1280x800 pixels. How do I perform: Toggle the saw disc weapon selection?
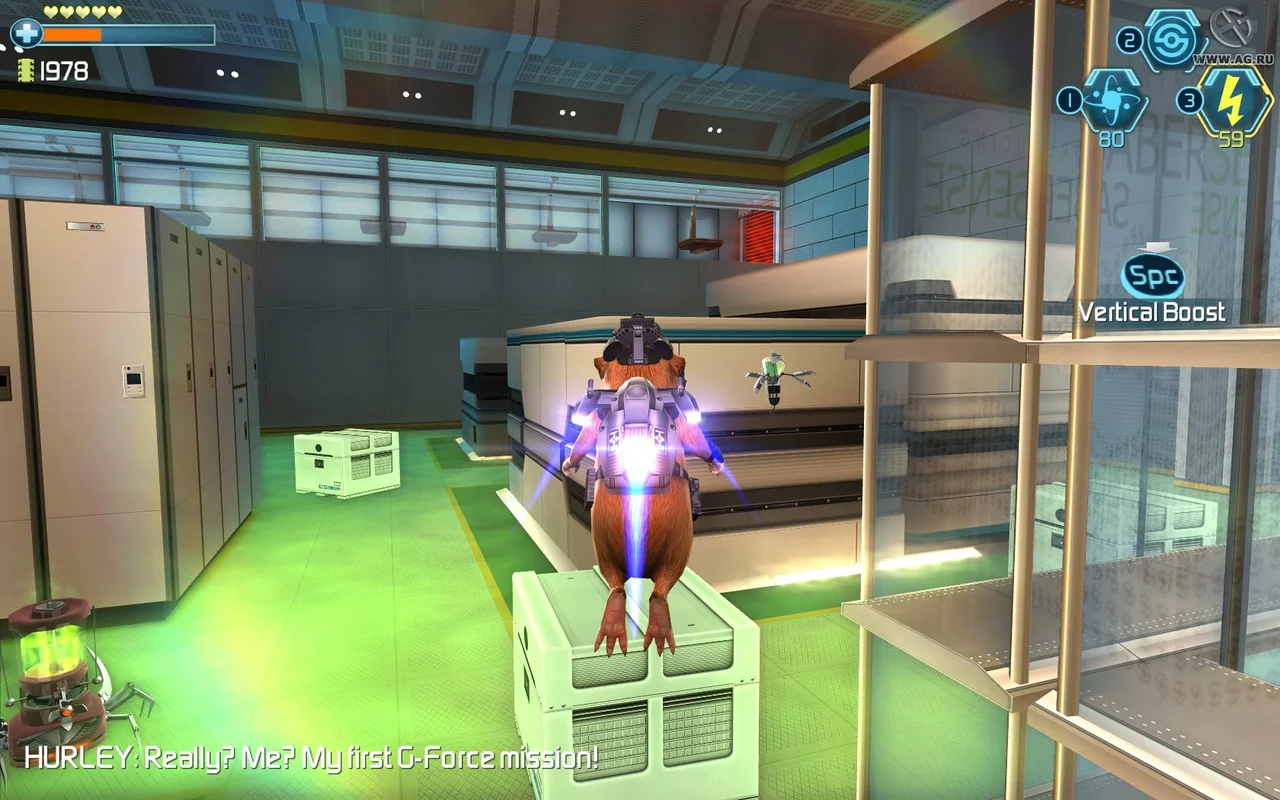pyautogui.click(x=1172, y=40)
